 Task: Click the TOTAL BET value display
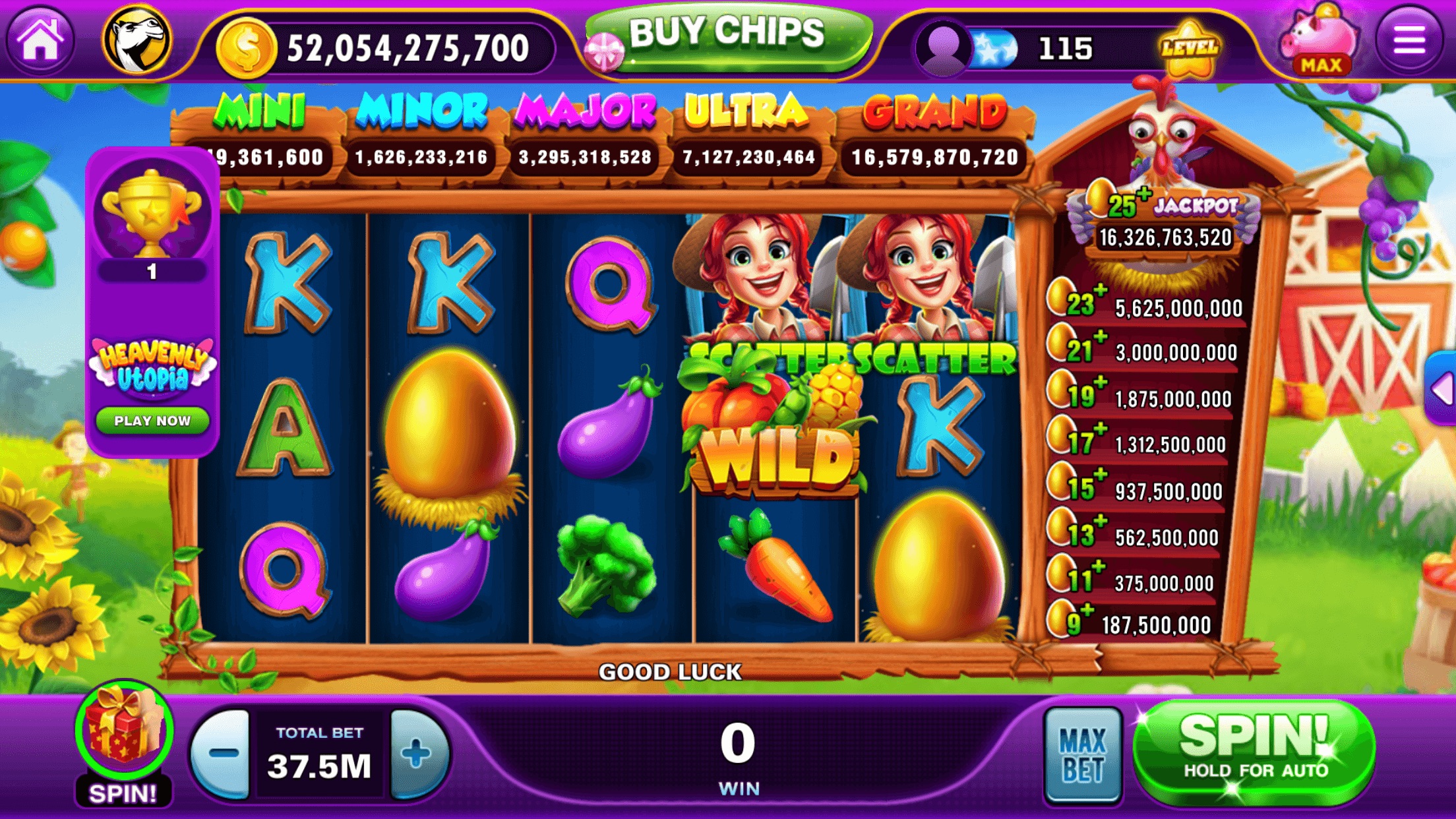[x=319, y=752]
